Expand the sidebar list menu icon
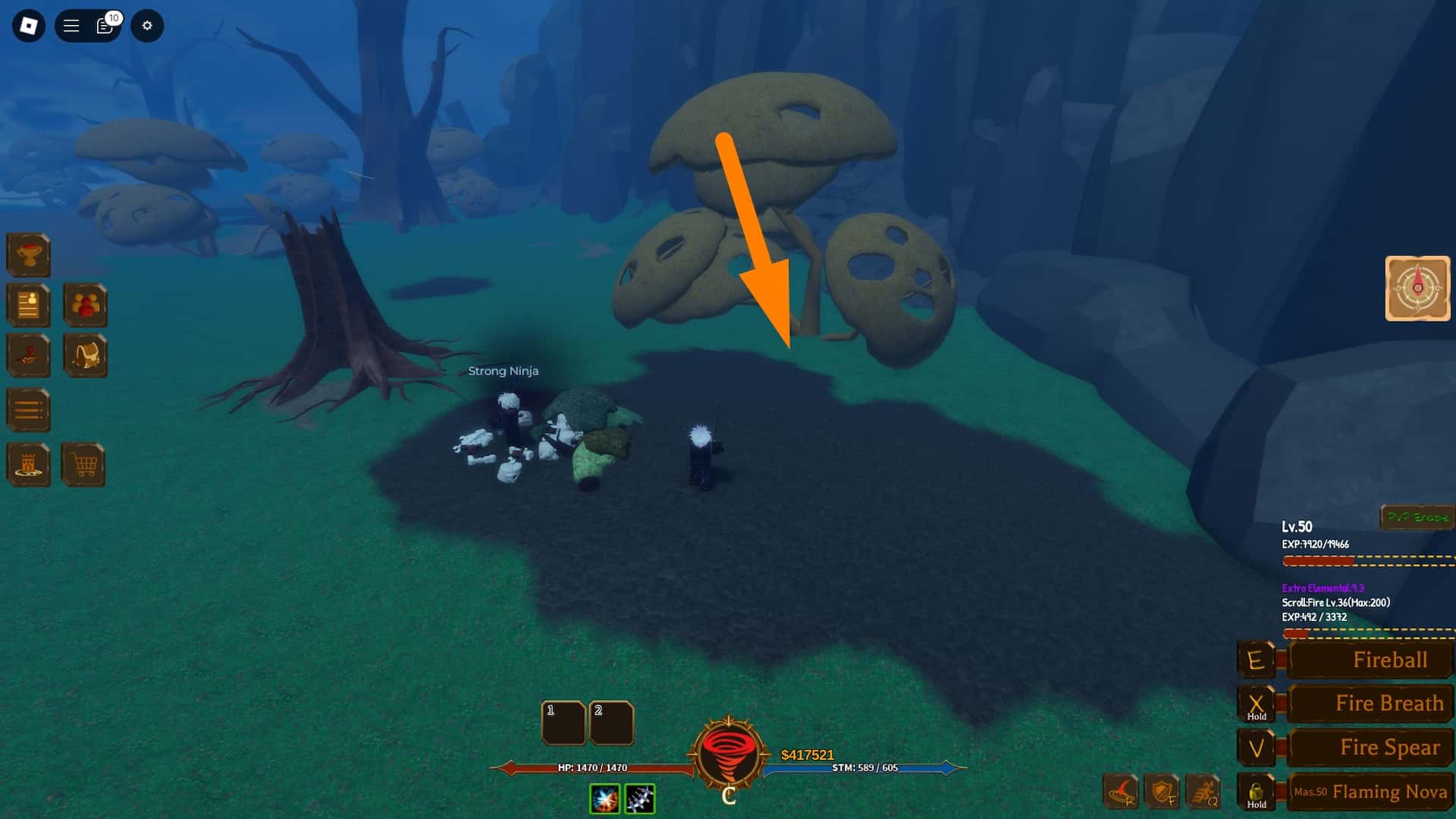 tap(28, 409)
